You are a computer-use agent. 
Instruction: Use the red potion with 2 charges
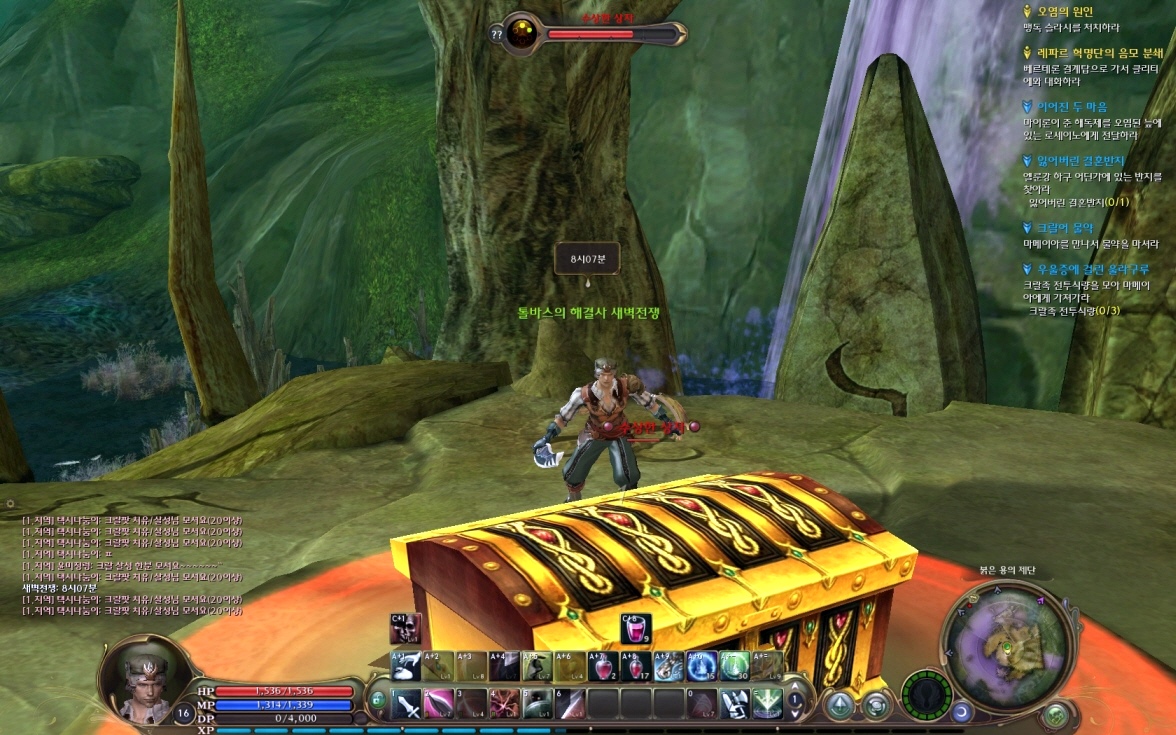[x=603, y=666]
